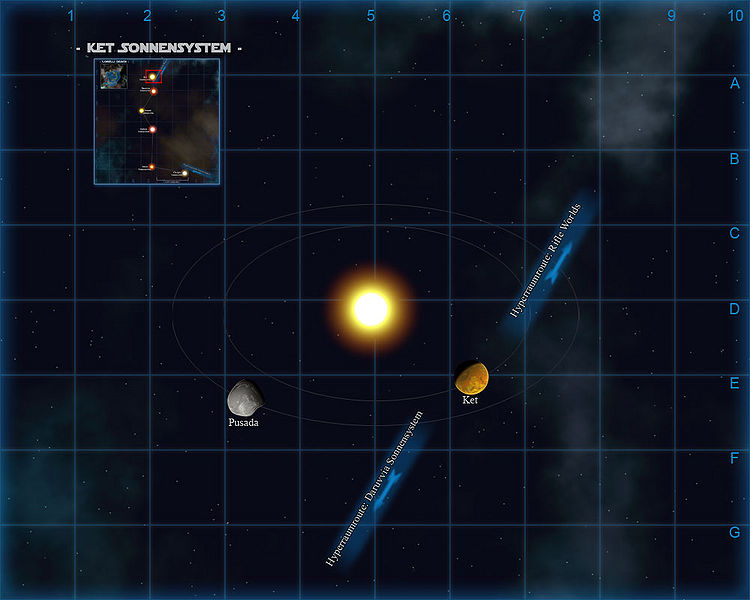Select the grey moon Pusada
The width and height of the screenshot is (750, 600).
(x=244, y=398)
